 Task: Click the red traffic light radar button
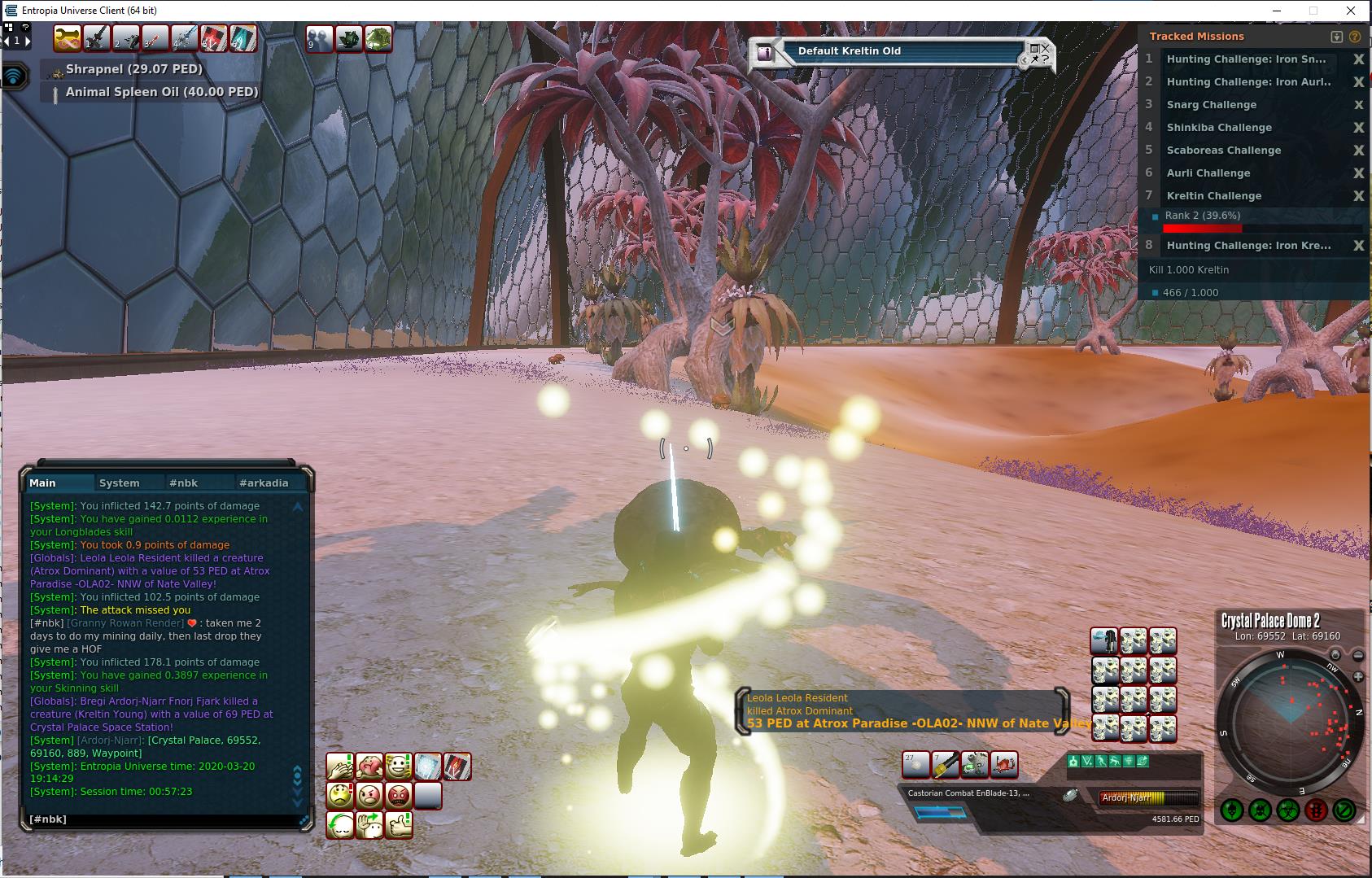pyautogui.click(x=1317, y=810)
